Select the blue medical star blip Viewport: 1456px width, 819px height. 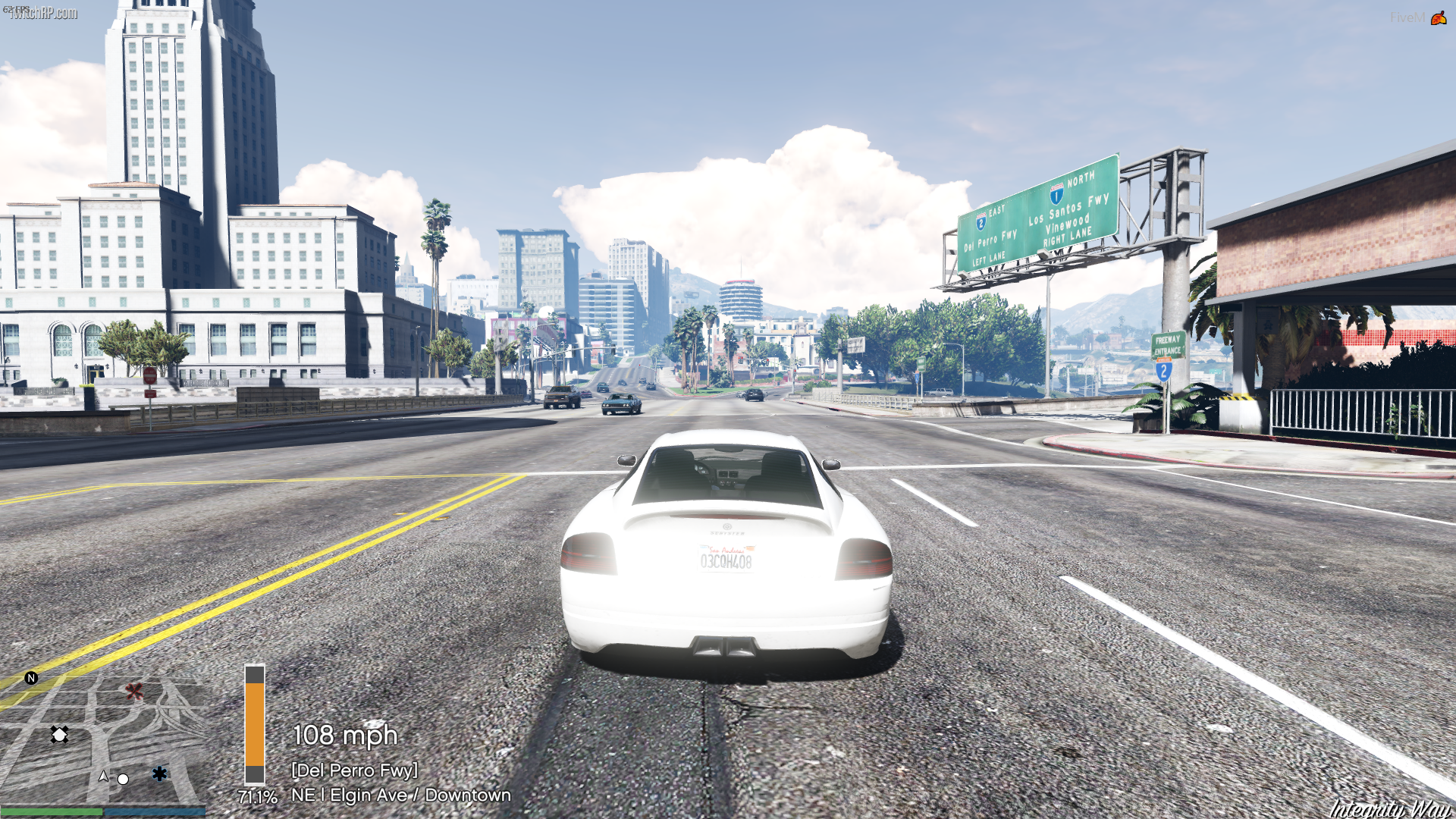(159, 773)
